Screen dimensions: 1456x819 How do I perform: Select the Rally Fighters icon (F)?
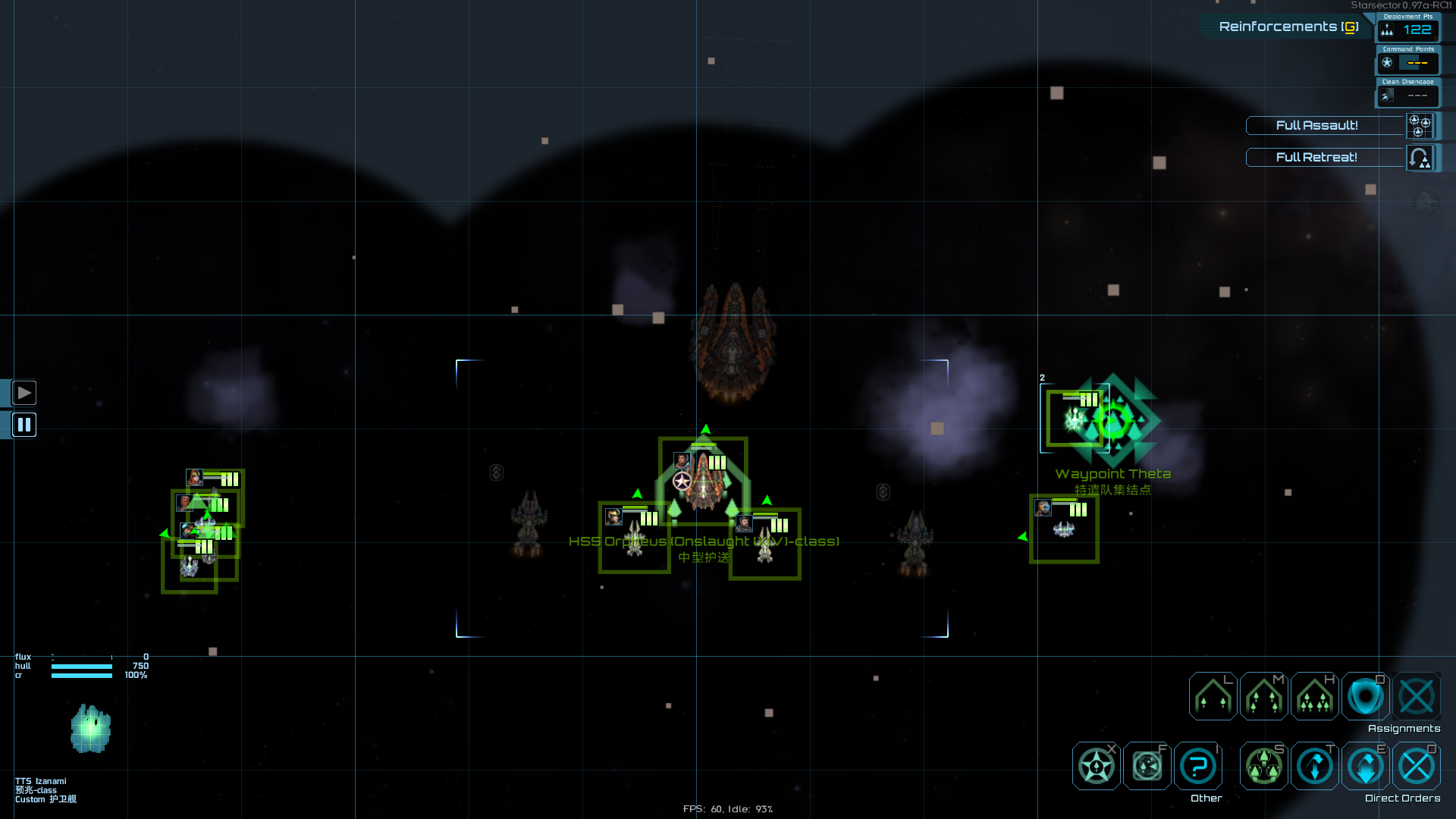tap(1146, 766)
